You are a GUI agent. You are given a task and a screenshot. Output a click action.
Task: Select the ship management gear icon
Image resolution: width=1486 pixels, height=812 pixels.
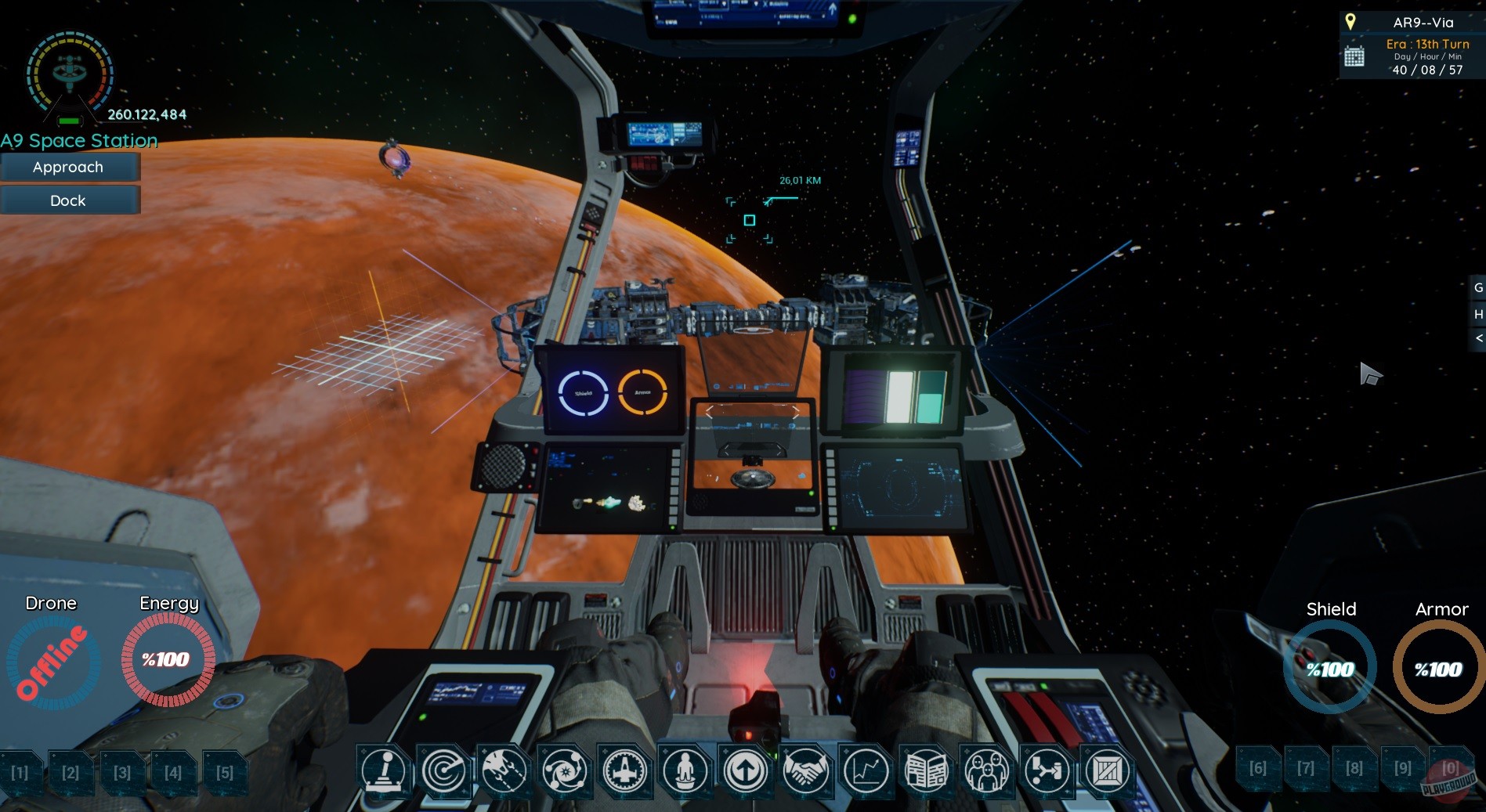pyautogui.click(x=624, y=771)
